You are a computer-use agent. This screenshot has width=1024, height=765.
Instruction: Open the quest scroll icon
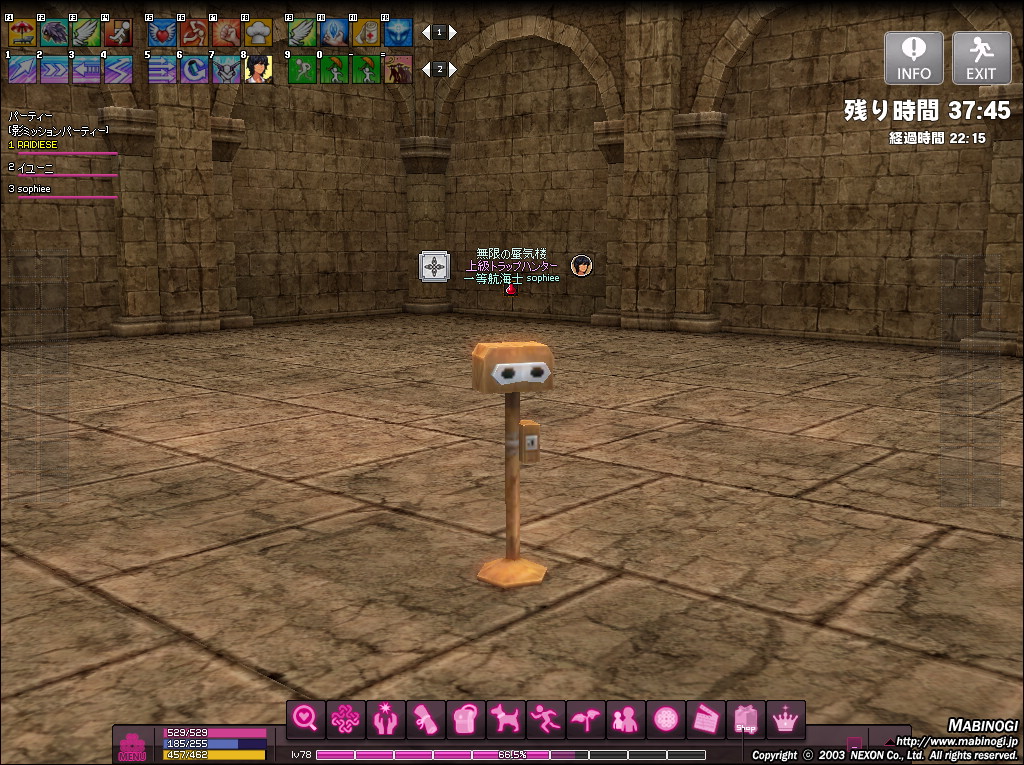tap(425, 719)
